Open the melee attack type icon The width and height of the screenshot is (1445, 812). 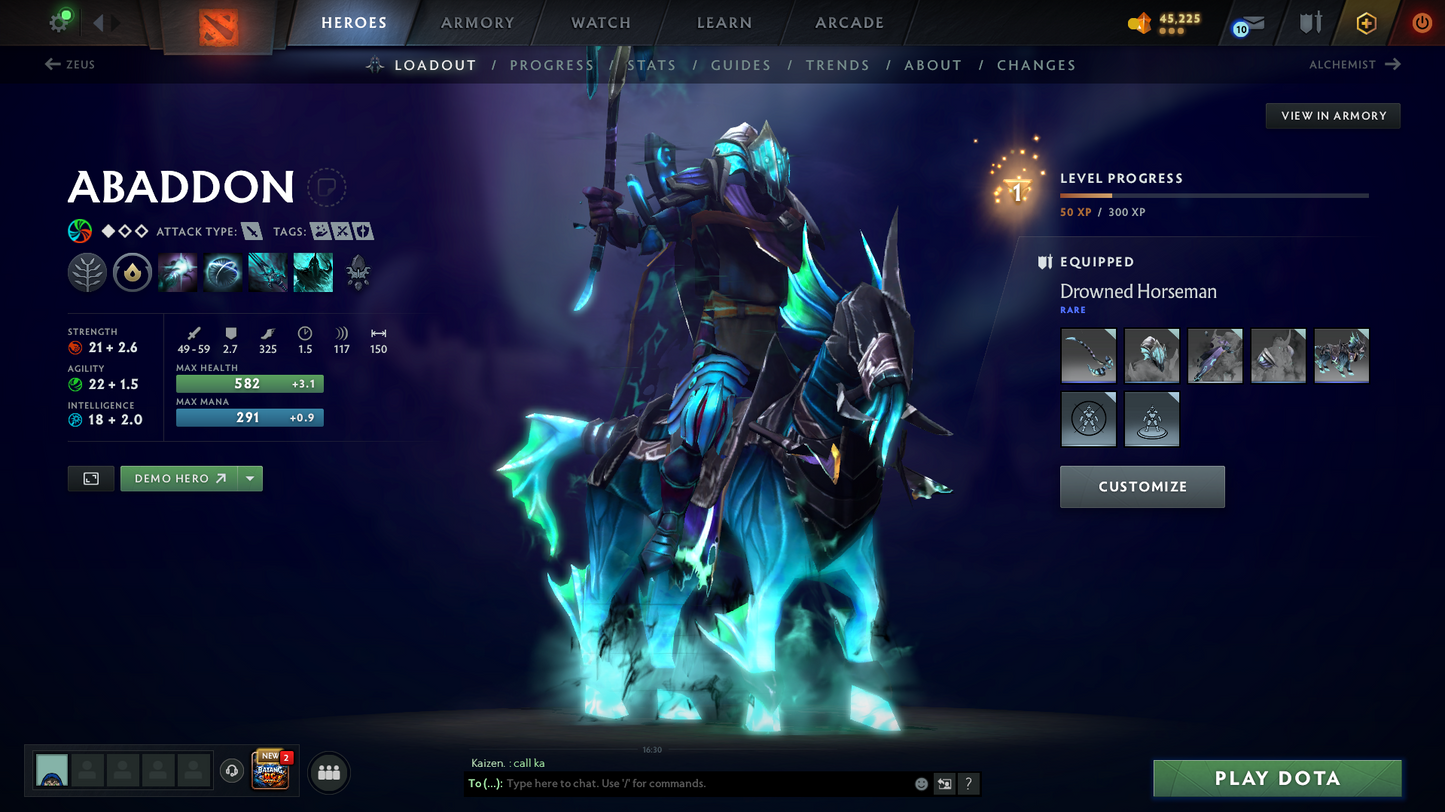pyautogui.click(x=252, y=231)
